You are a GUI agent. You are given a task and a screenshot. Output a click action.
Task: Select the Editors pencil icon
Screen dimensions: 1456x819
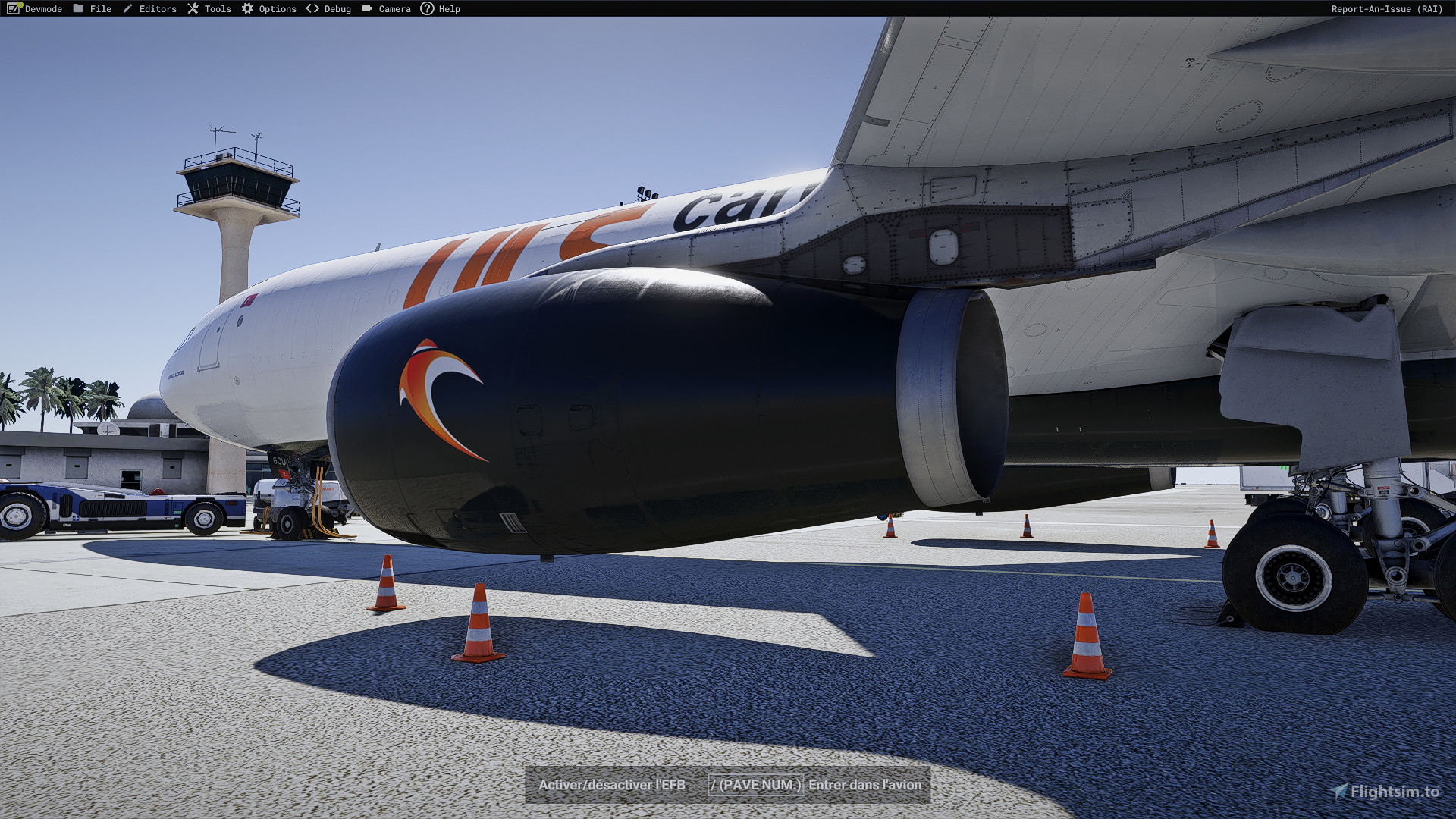coord(129,8)
